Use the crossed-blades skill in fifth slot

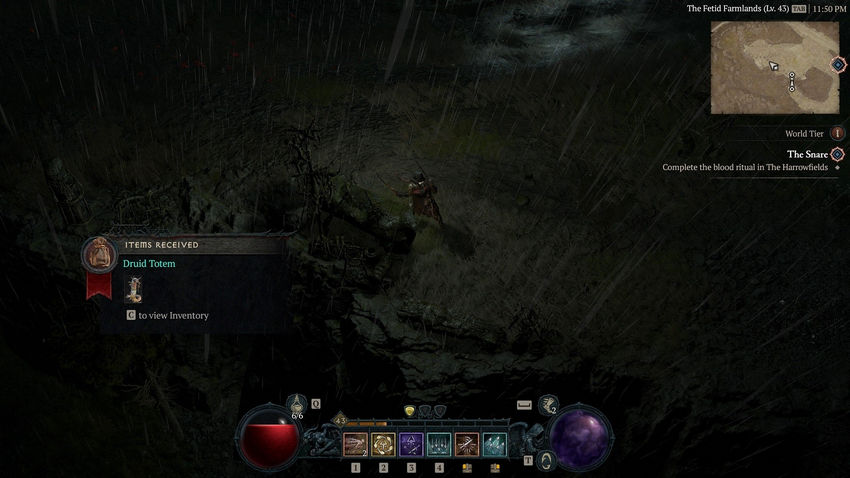[x=467, y=444]
